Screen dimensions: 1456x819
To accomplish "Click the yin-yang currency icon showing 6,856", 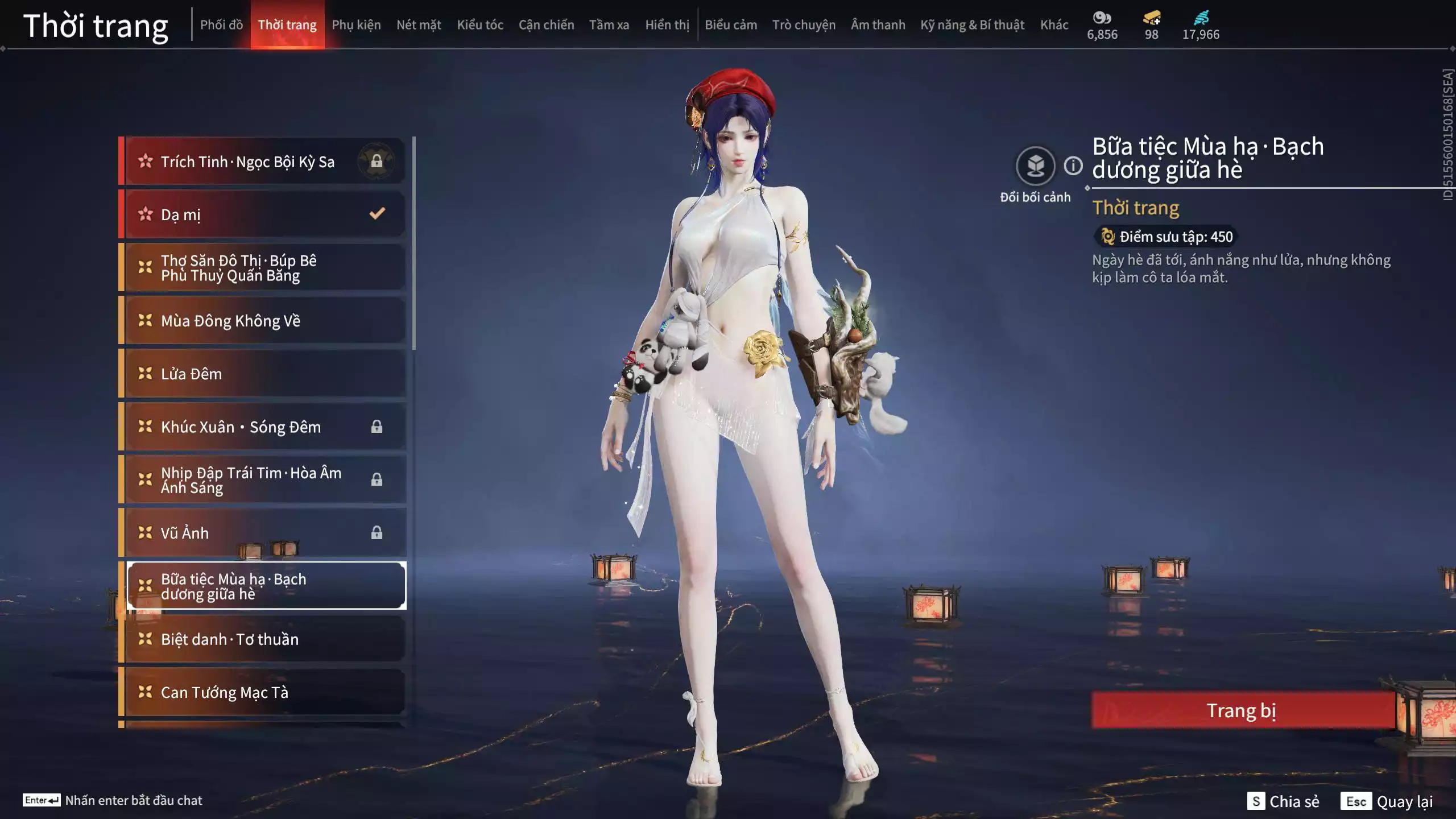I will tap(1102, 18).
